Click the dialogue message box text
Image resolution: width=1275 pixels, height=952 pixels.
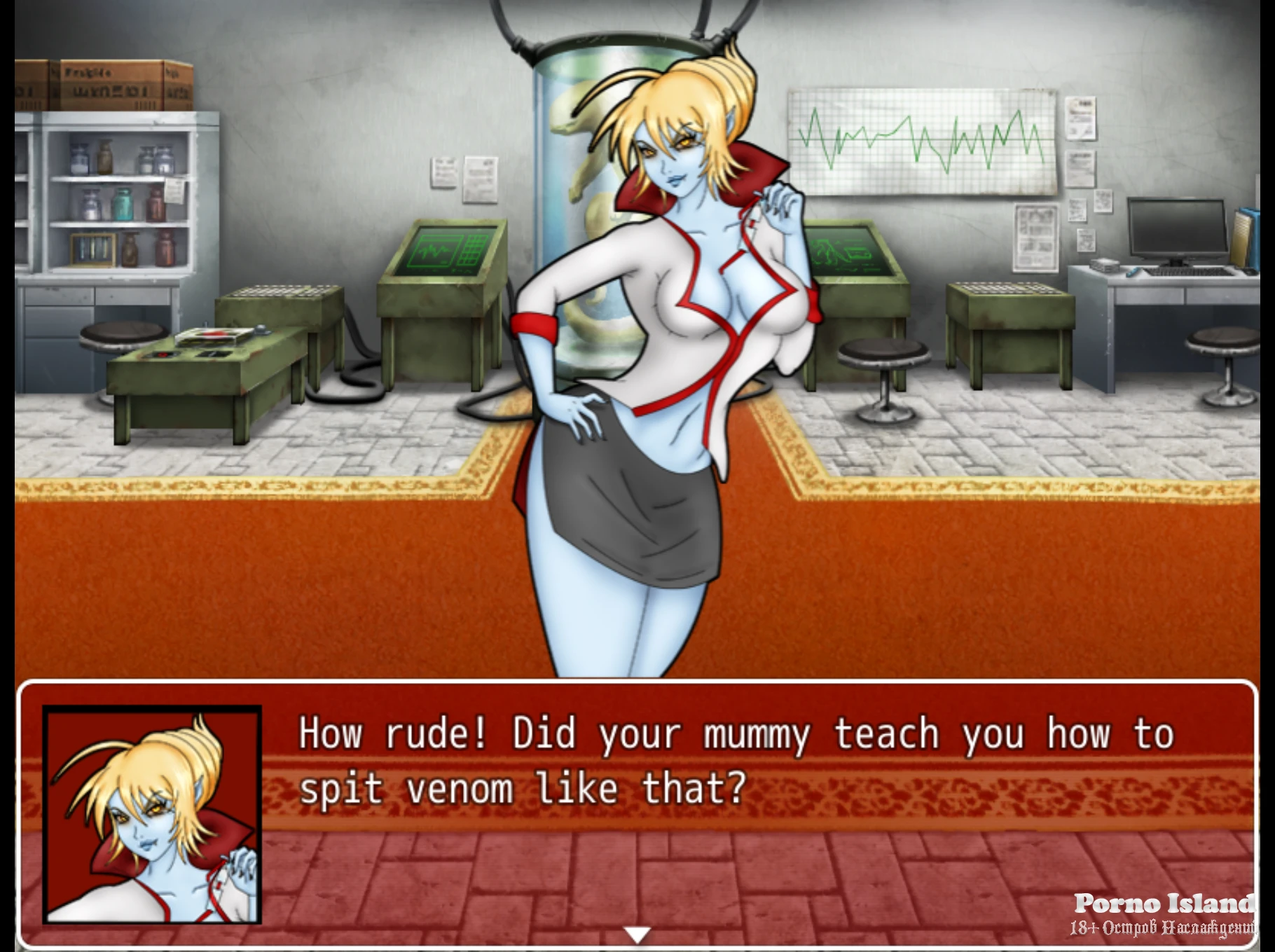click(736, 761)
